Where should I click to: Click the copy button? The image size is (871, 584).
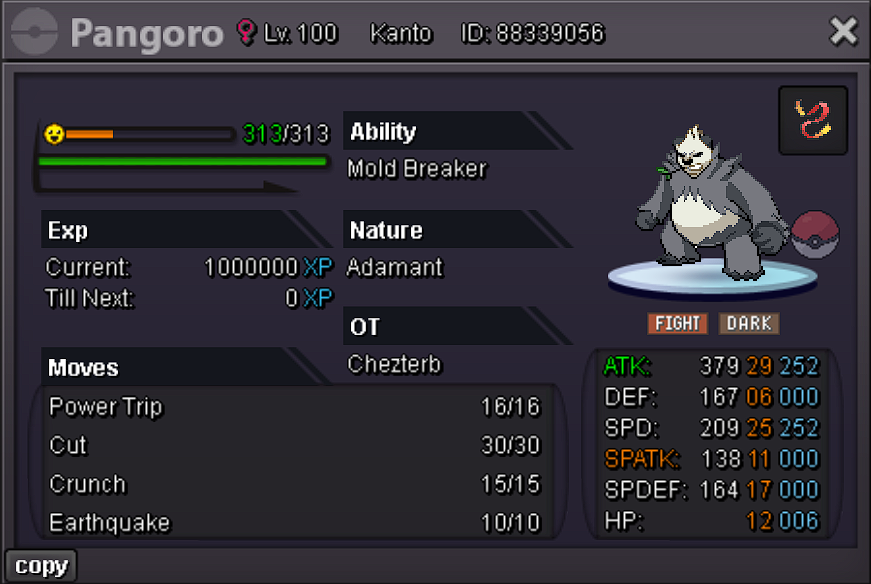click(x=41, y=566)
